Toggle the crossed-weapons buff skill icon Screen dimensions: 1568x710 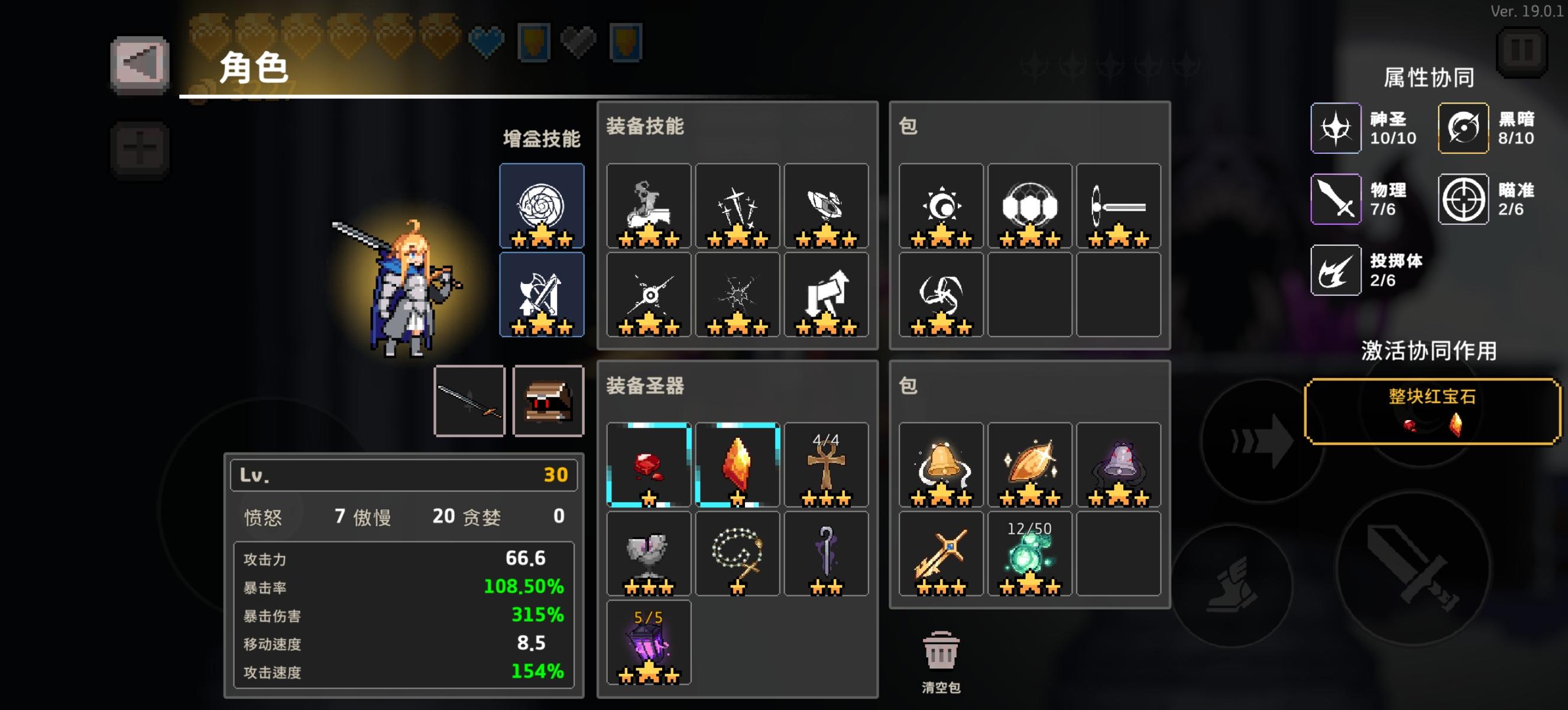[x=542, y=294]
